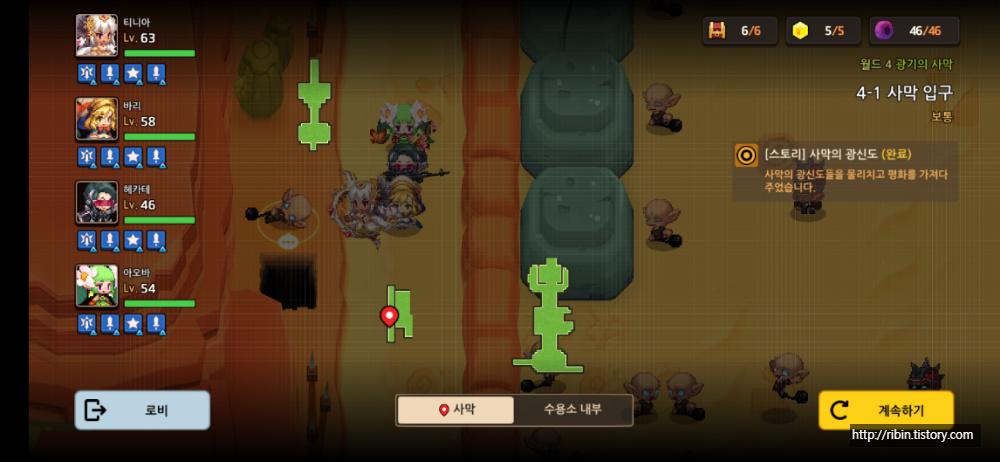Continue the game with 계속하기 button
This screenshot has width=1000, height=462.
tap(886, 410)
